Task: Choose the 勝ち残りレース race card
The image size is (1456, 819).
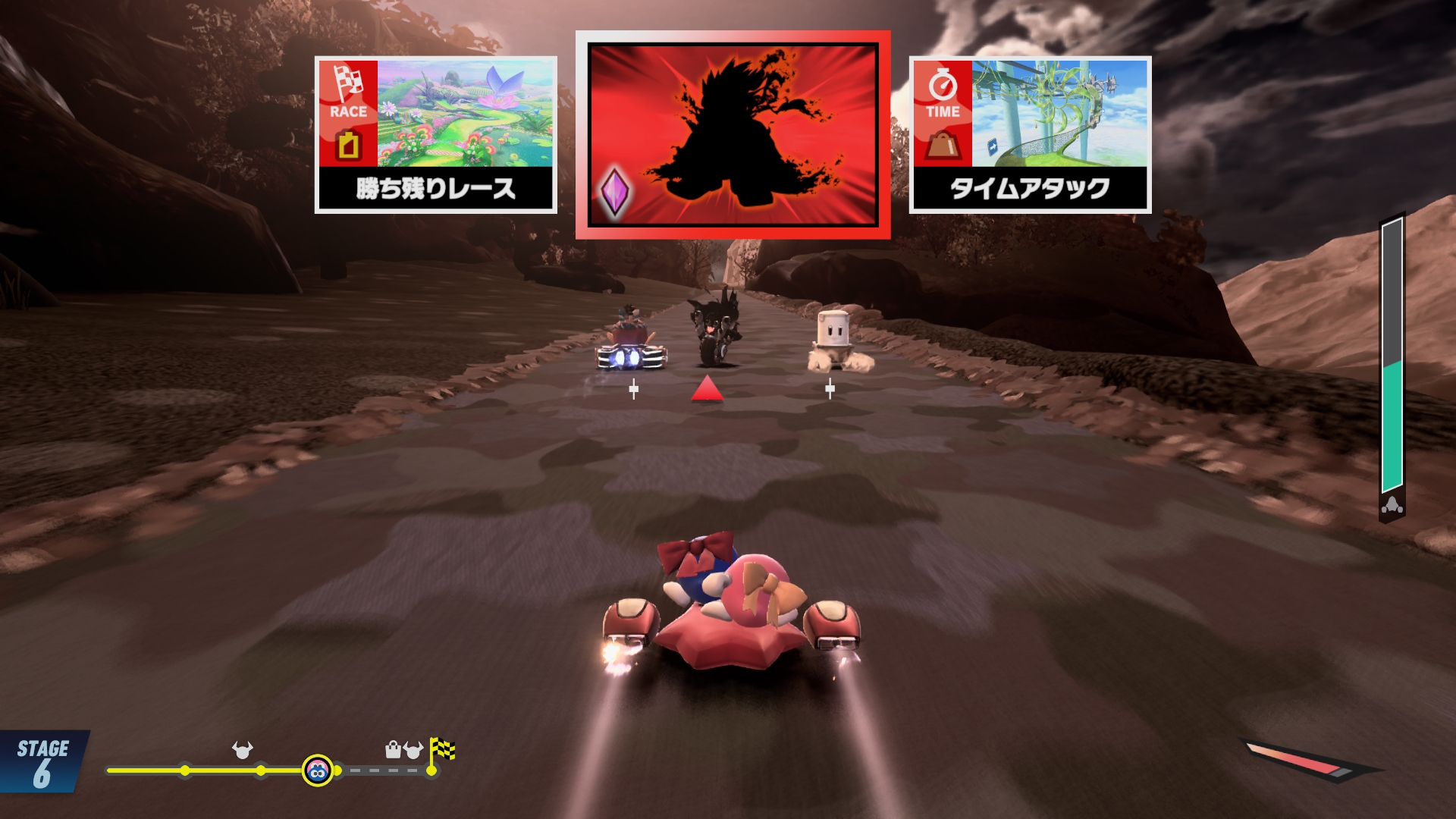Action: click(436, 135)
